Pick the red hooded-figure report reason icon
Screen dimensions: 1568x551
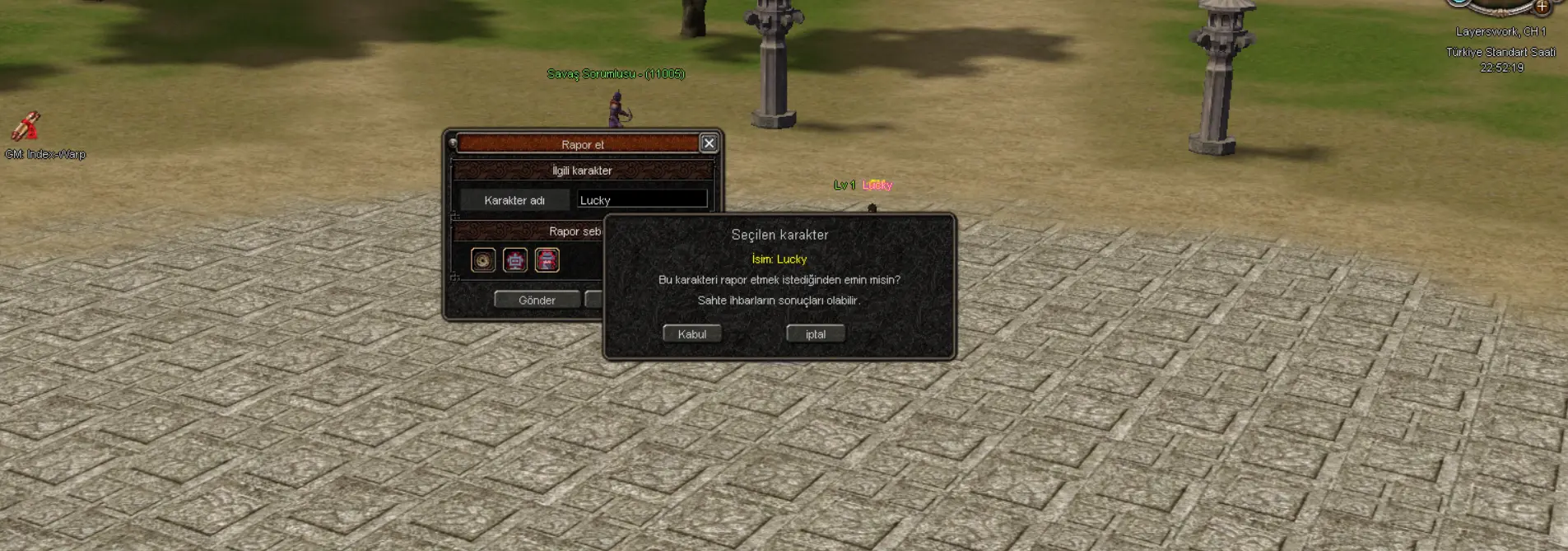pos(547,260)
